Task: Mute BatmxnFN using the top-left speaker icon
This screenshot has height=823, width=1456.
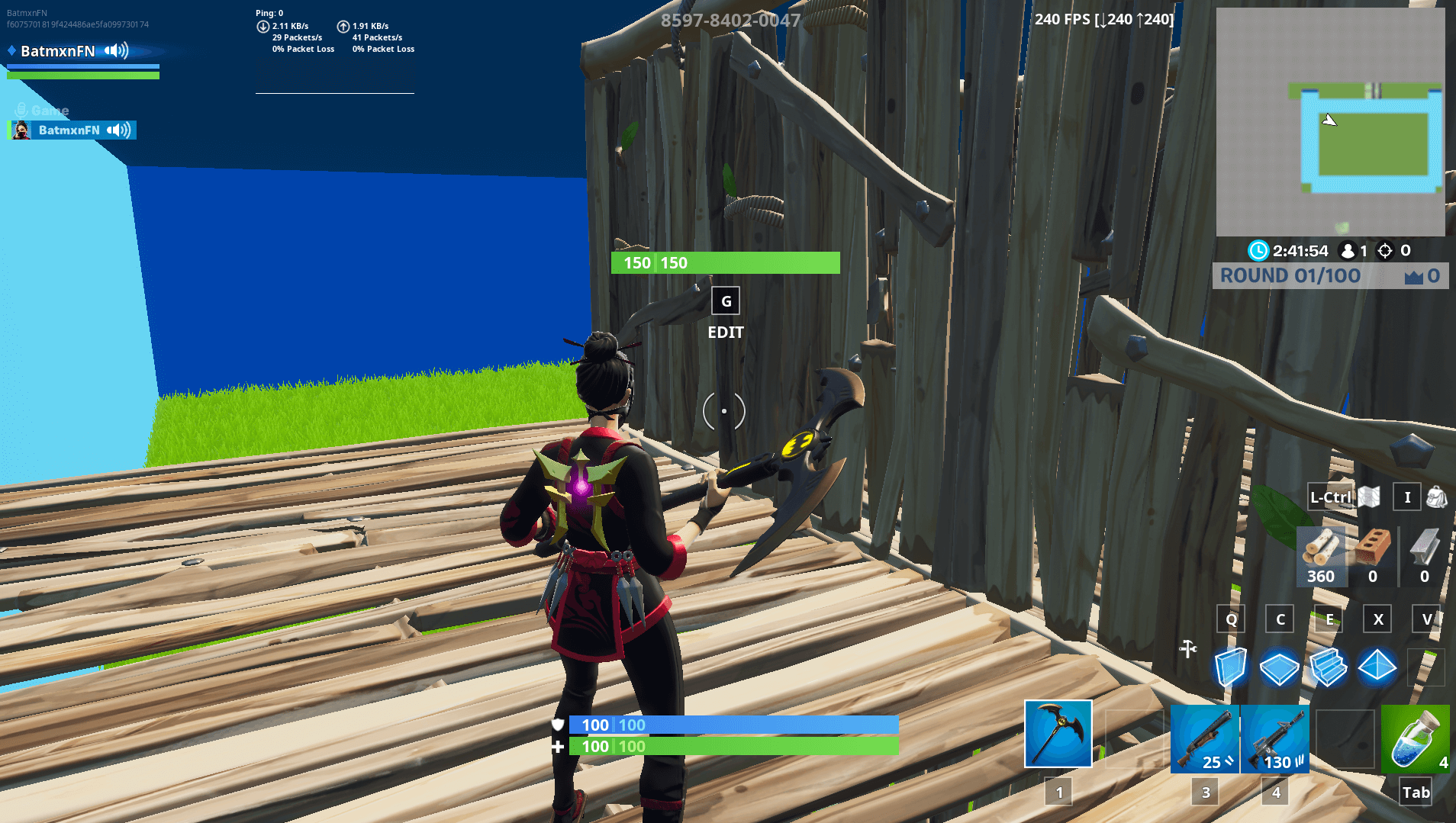Action: tap(114, 51)
